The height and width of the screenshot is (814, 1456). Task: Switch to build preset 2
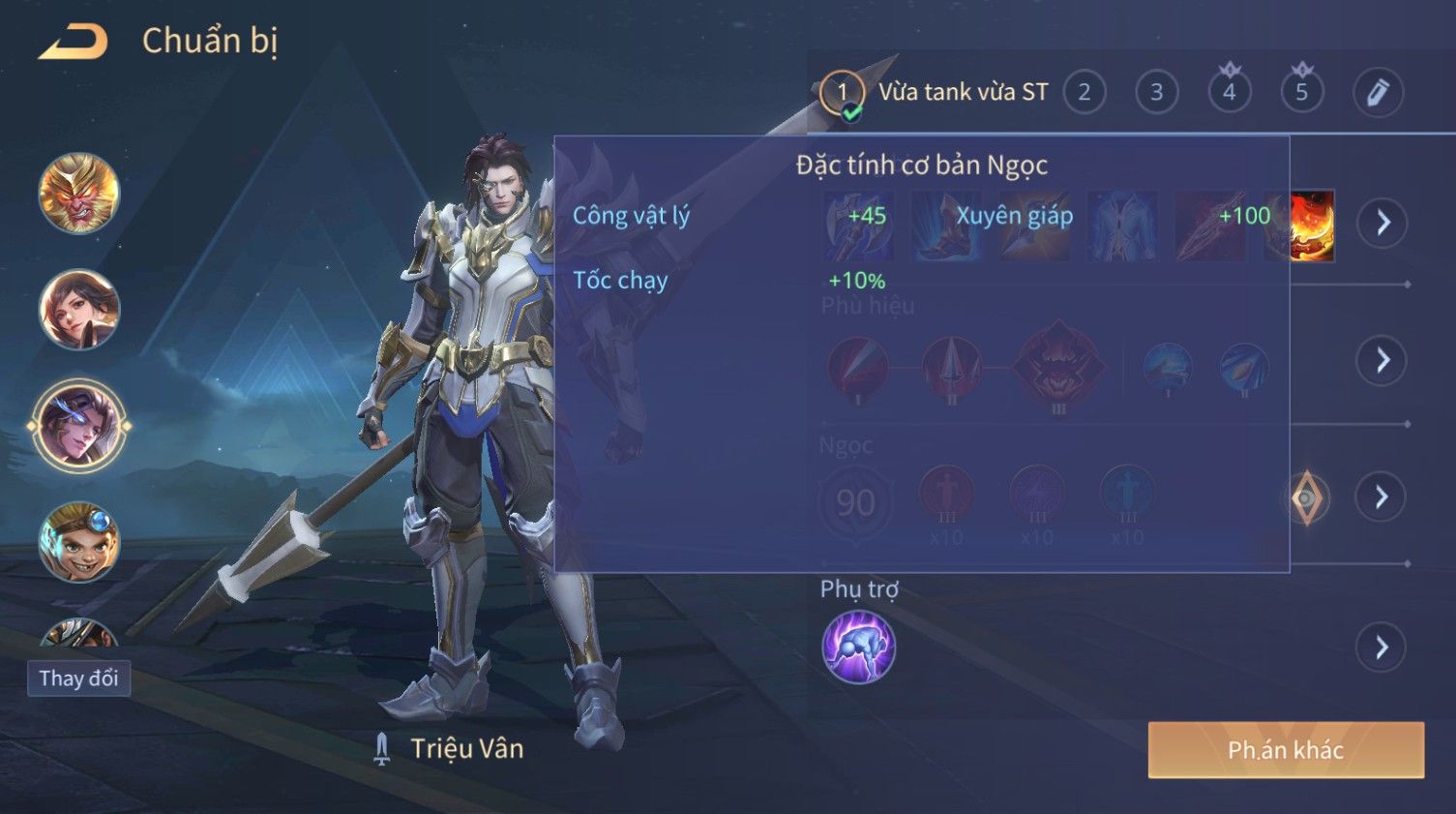[x=1084, y=93]
